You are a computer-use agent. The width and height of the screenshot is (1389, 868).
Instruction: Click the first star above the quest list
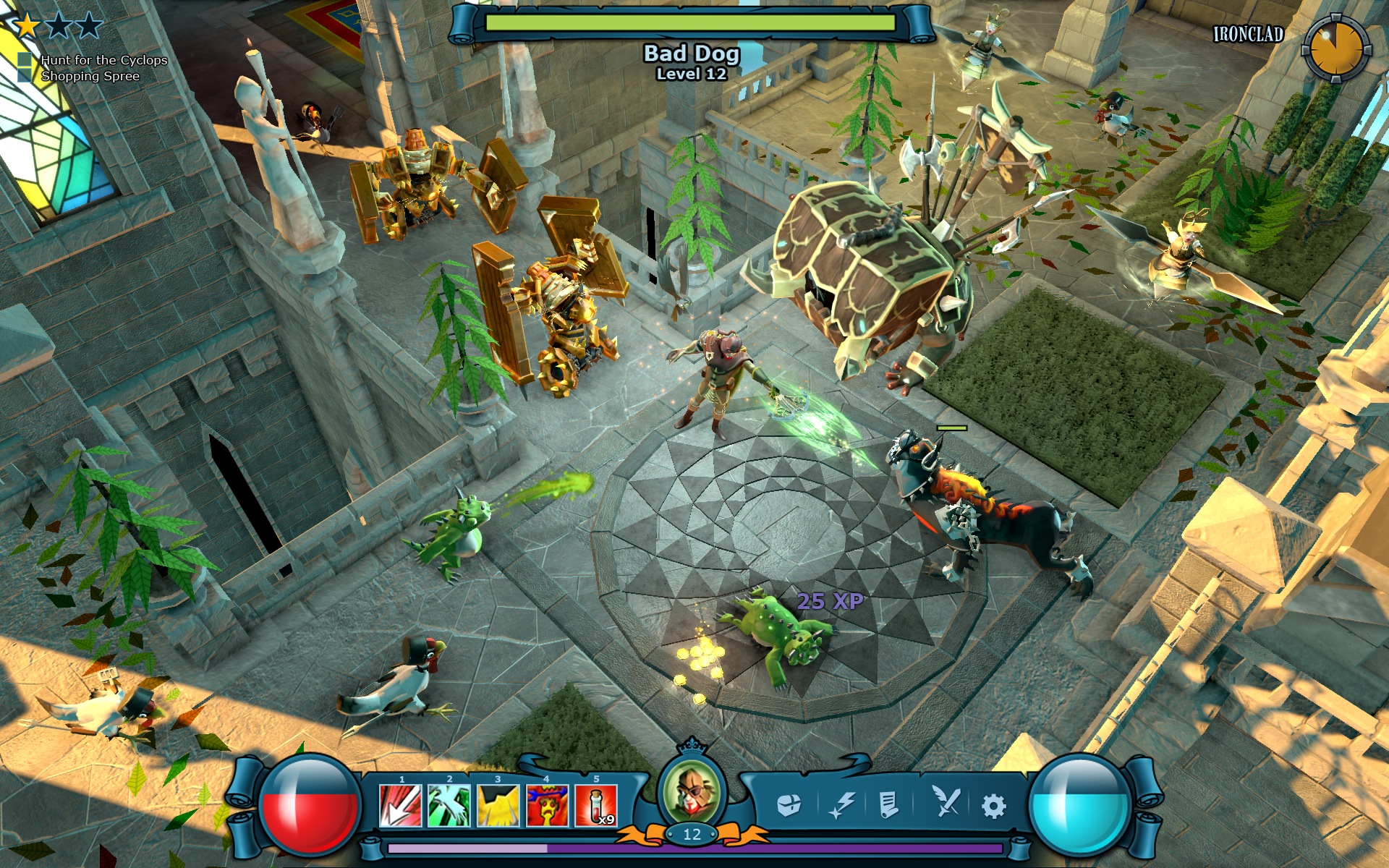(27, 24)
